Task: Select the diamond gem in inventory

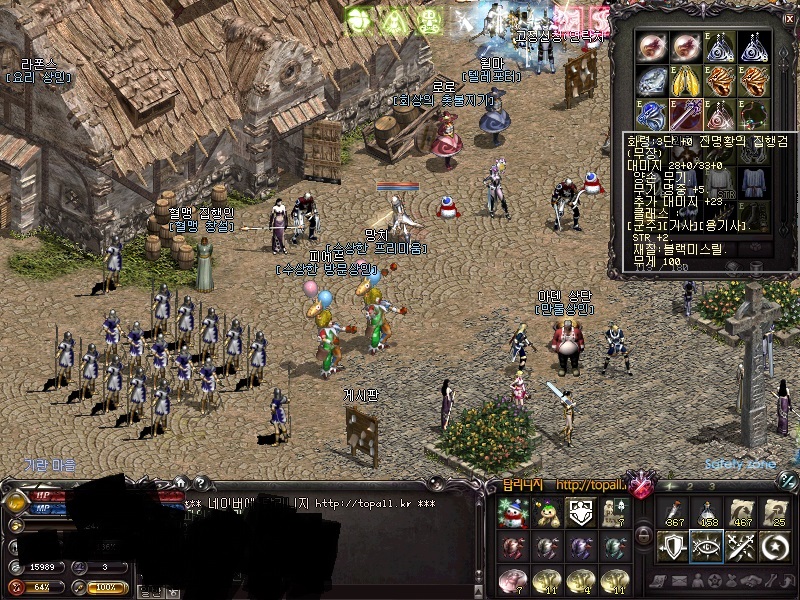Action: click(654, 82)
